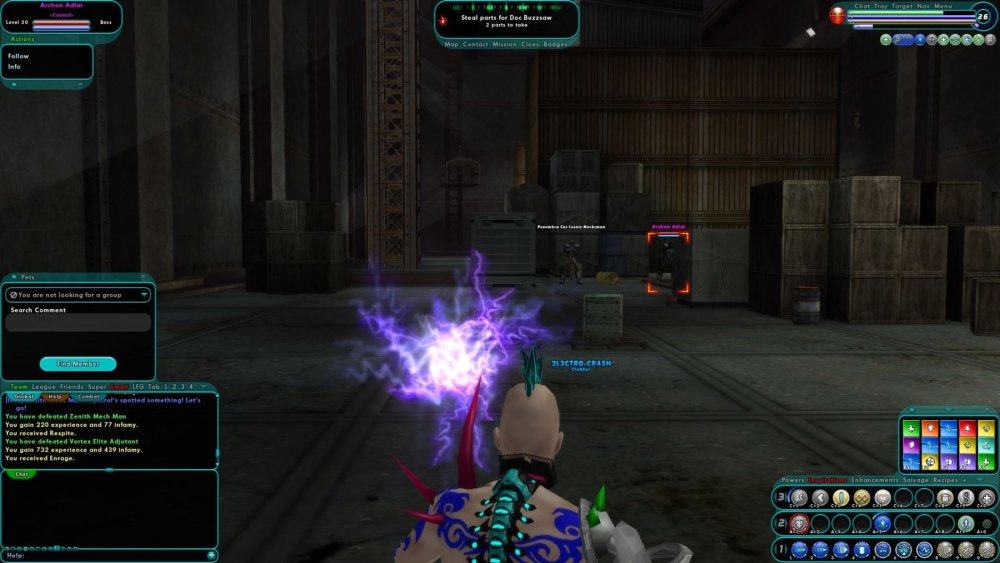Open the Badges window
The height and width of the screenshot is (563, 1000).
[555, 44]
